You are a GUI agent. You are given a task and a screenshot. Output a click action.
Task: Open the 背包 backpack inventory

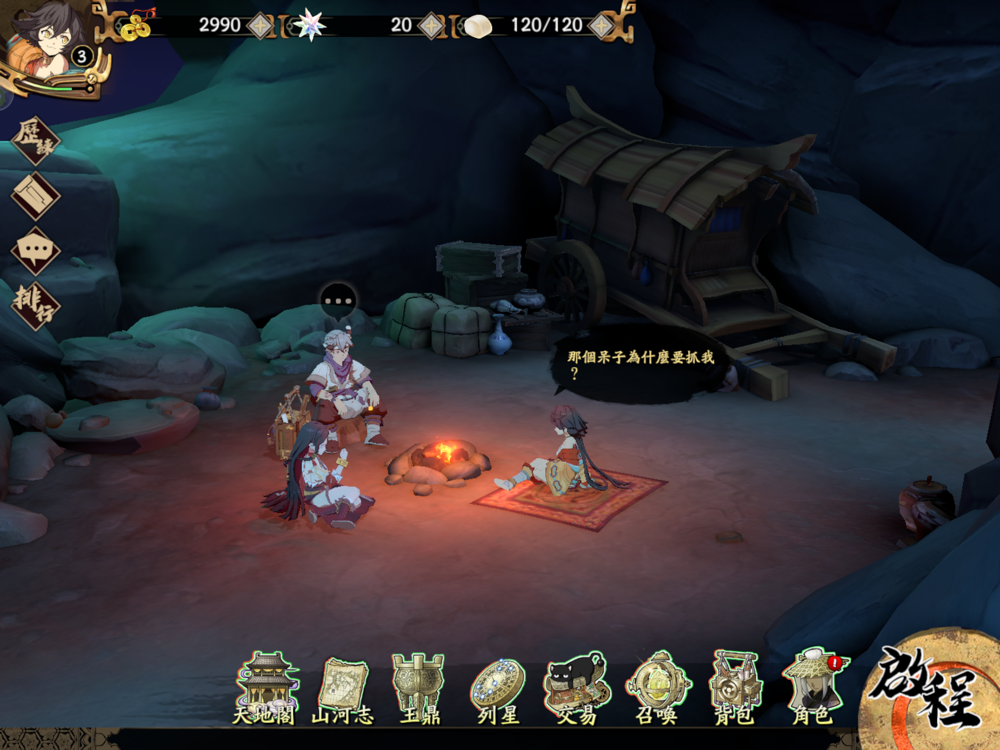pos(735,687)
